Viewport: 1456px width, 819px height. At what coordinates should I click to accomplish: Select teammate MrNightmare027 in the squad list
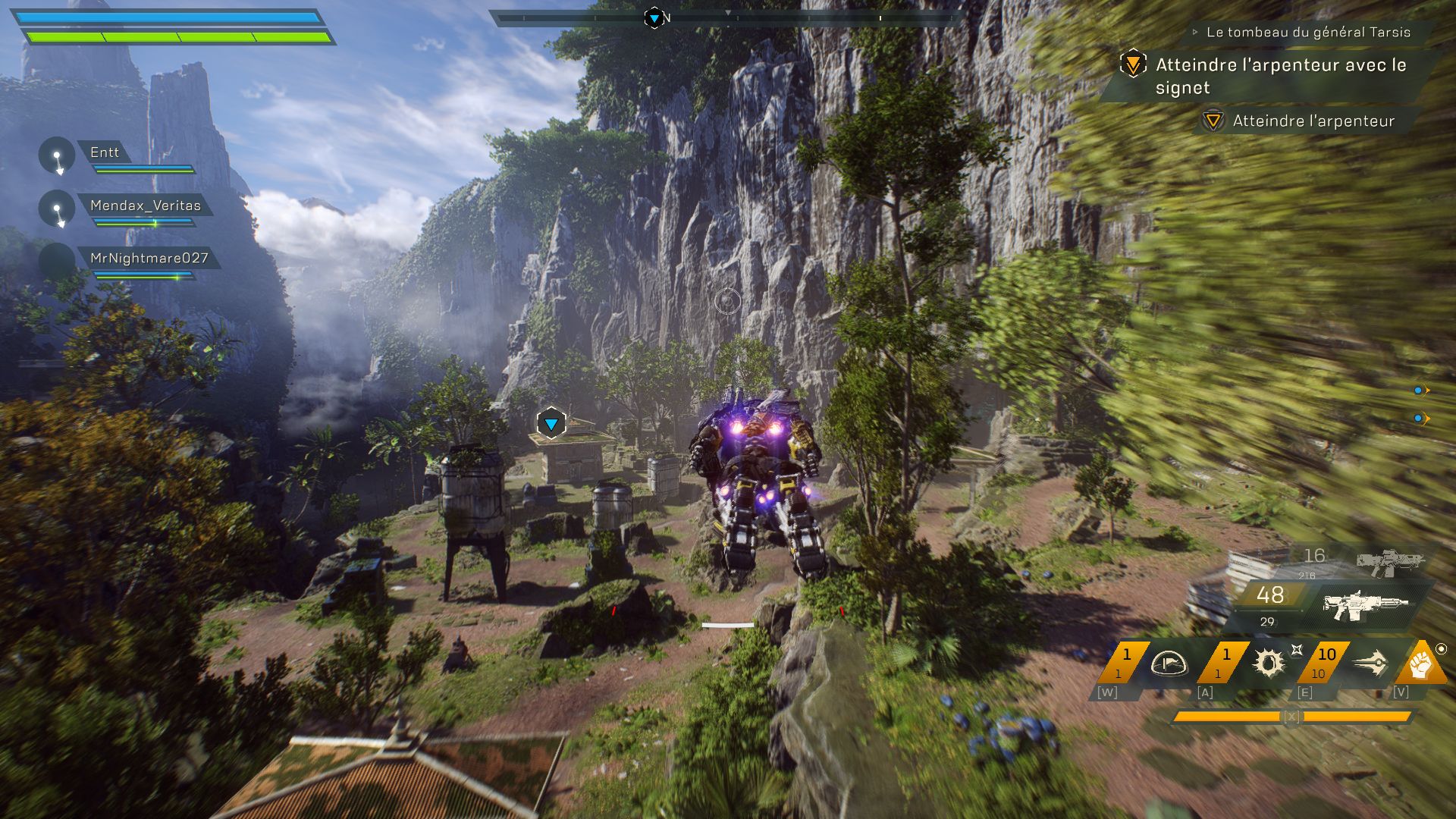[x=148, y=259]
